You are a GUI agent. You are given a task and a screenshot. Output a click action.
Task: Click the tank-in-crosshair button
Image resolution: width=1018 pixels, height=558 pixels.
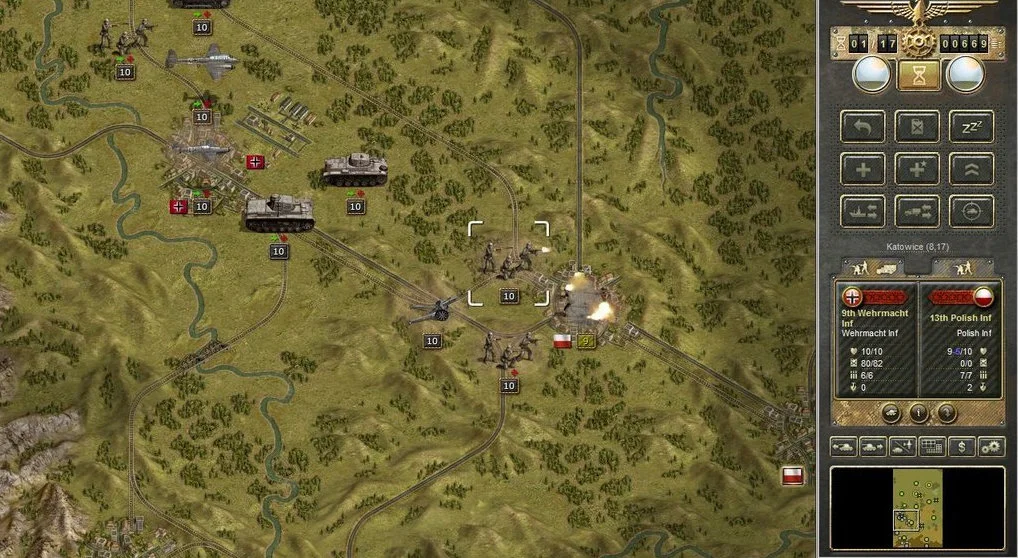pos(970,210)
